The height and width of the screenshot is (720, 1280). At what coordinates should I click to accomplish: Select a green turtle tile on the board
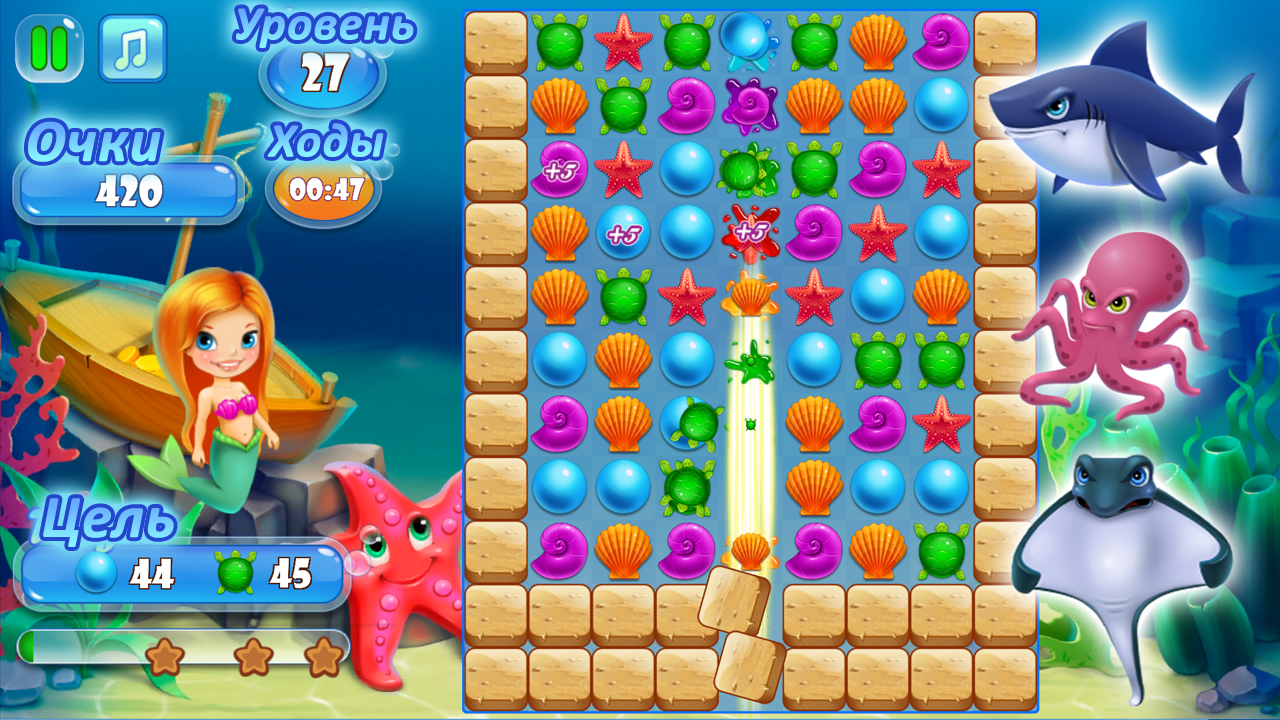pos(558,41)
